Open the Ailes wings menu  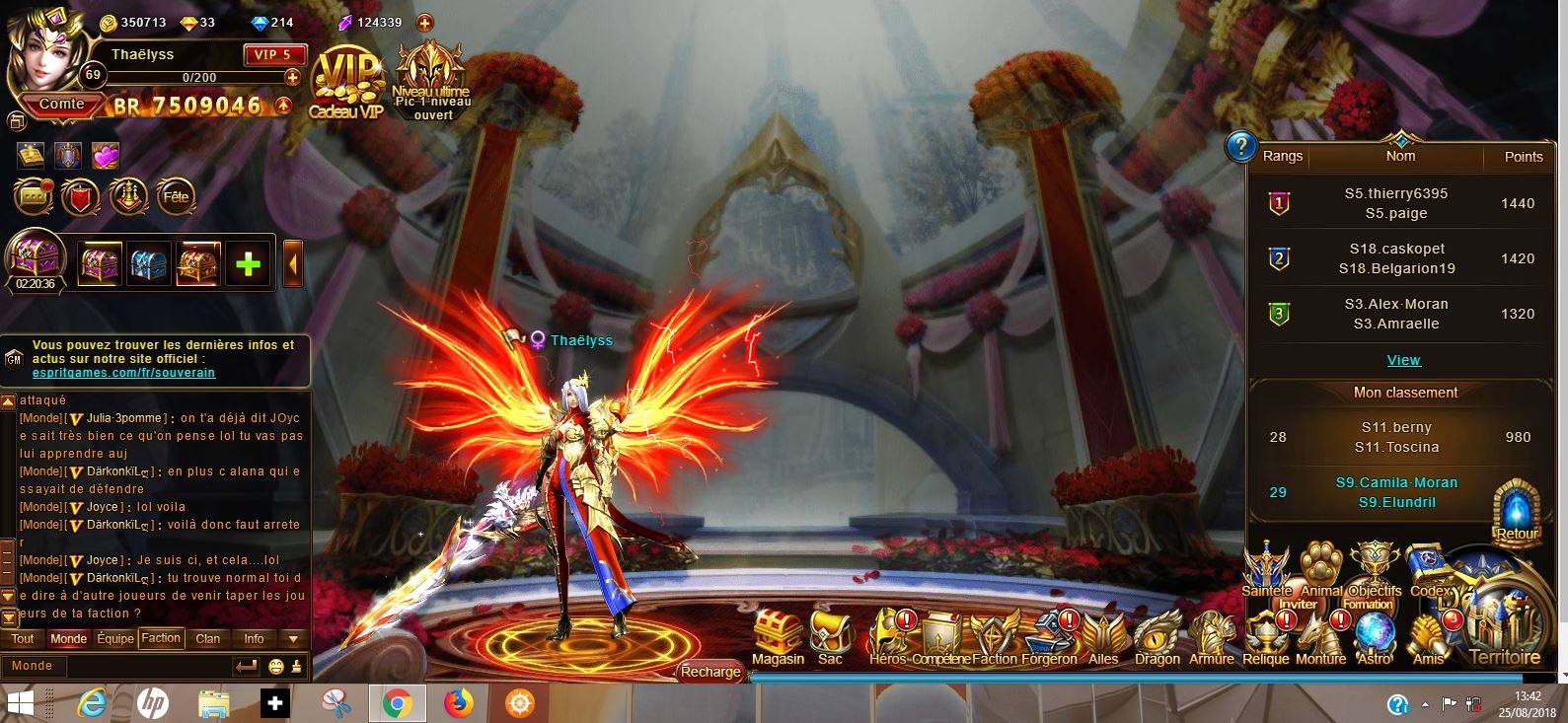pyautogui.click(x=1103, y=636)
